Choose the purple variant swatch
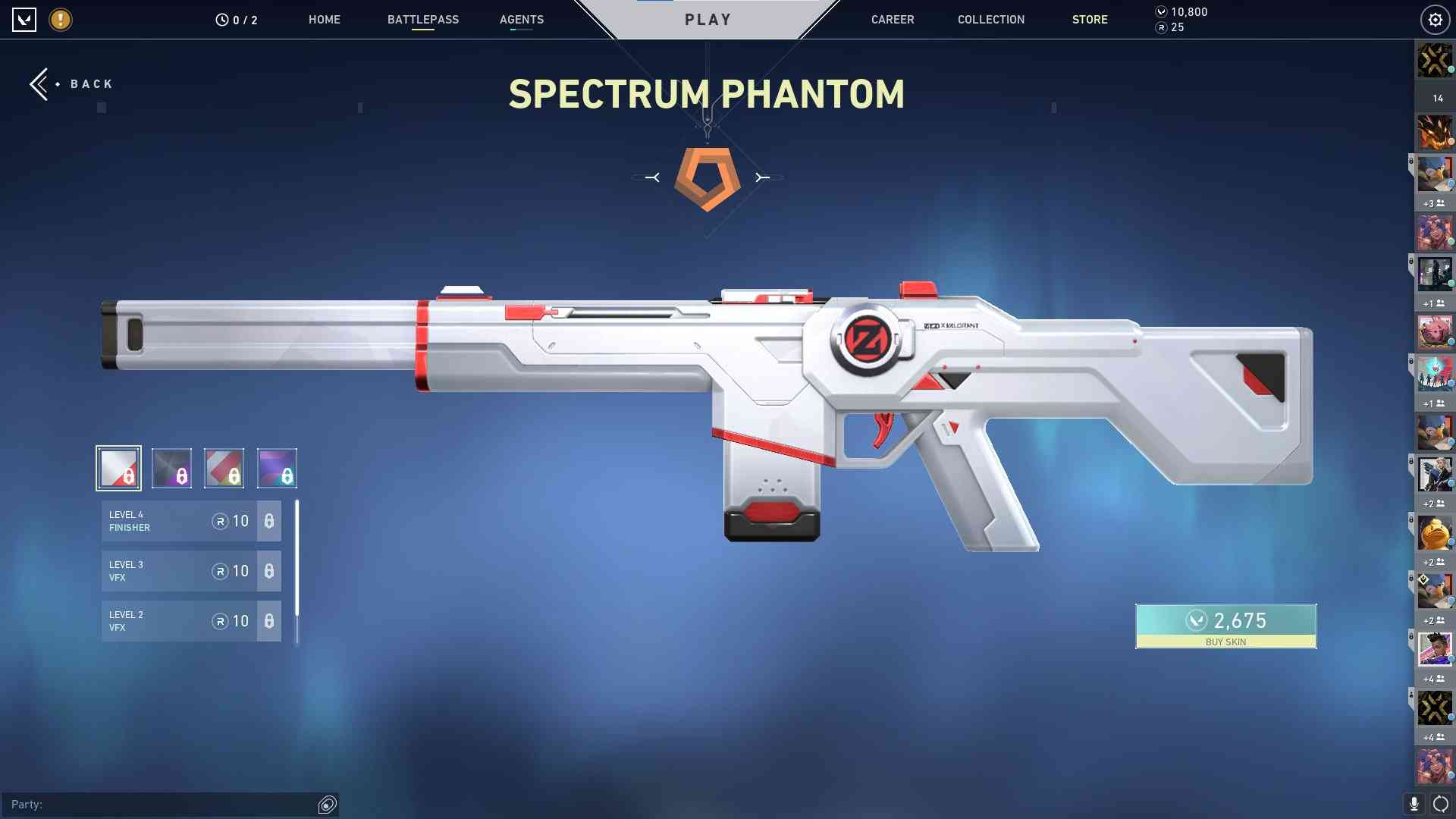Image resolution: width=1456 pixels, height=819 pixels. [x=277, y=468]
